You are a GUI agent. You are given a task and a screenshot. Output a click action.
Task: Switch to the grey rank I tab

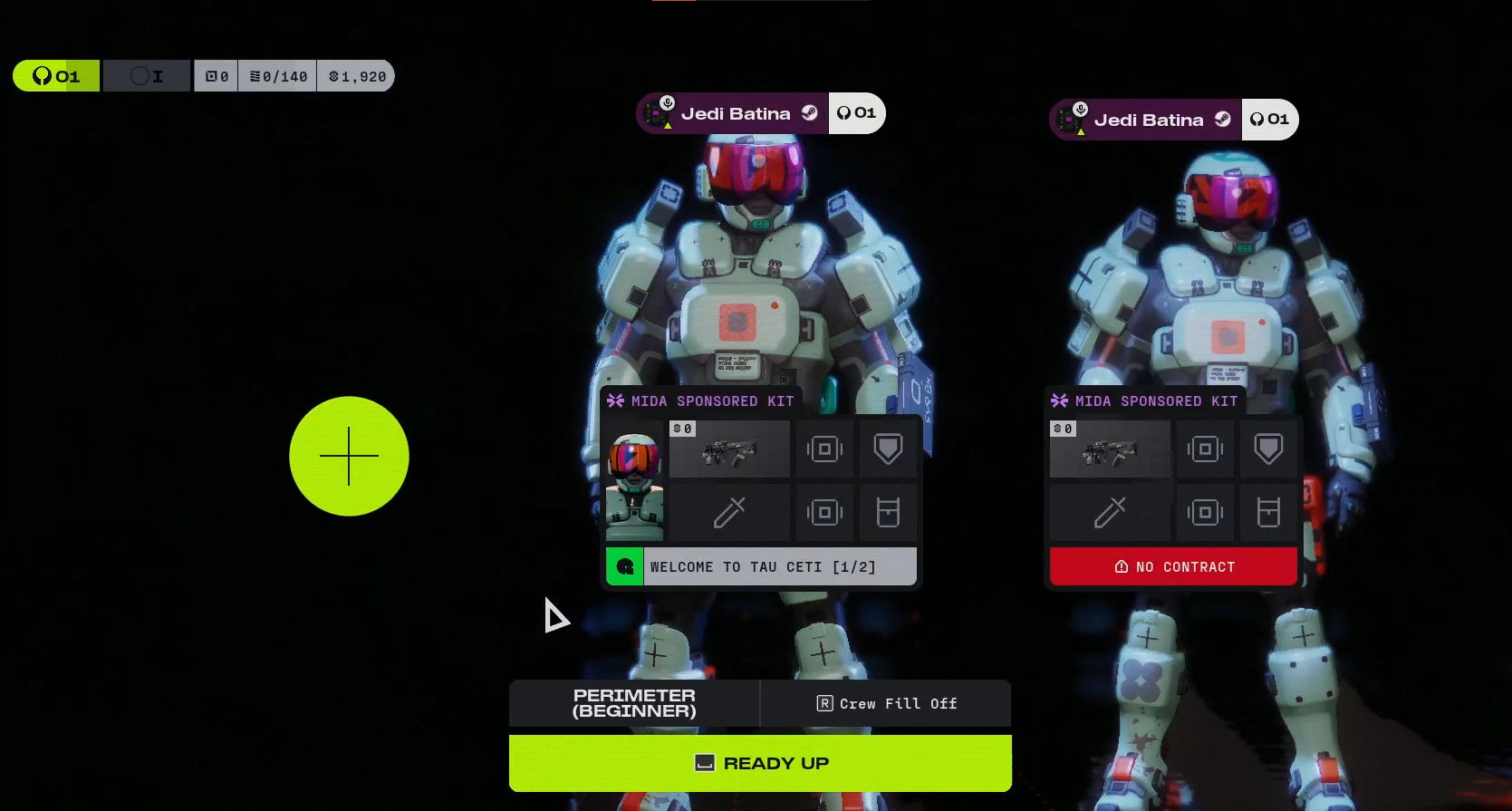tap(147, 76)
